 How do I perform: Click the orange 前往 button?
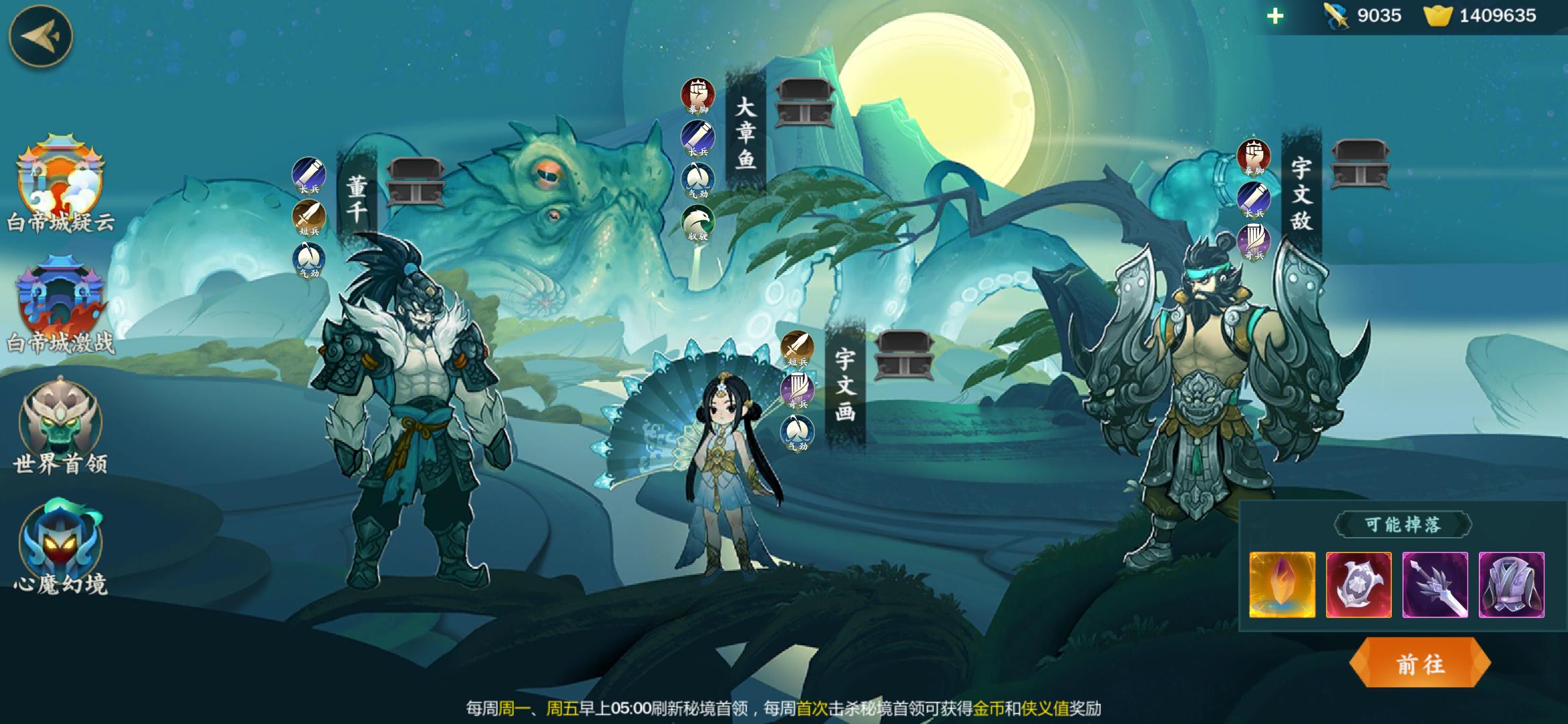coord(1420,664)
